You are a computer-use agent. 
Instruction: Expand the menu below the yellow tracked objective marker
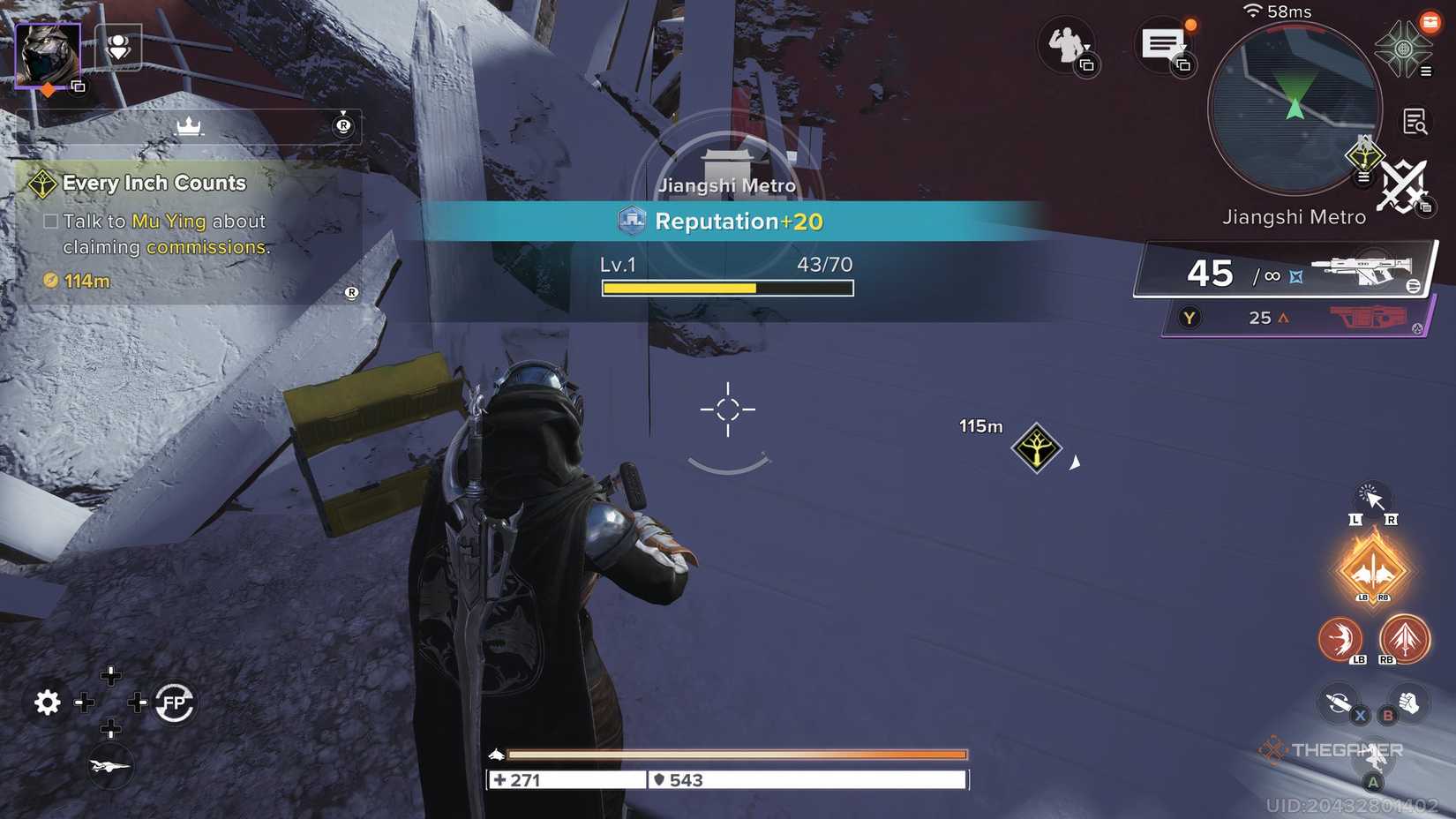[x=1364, y=177]
